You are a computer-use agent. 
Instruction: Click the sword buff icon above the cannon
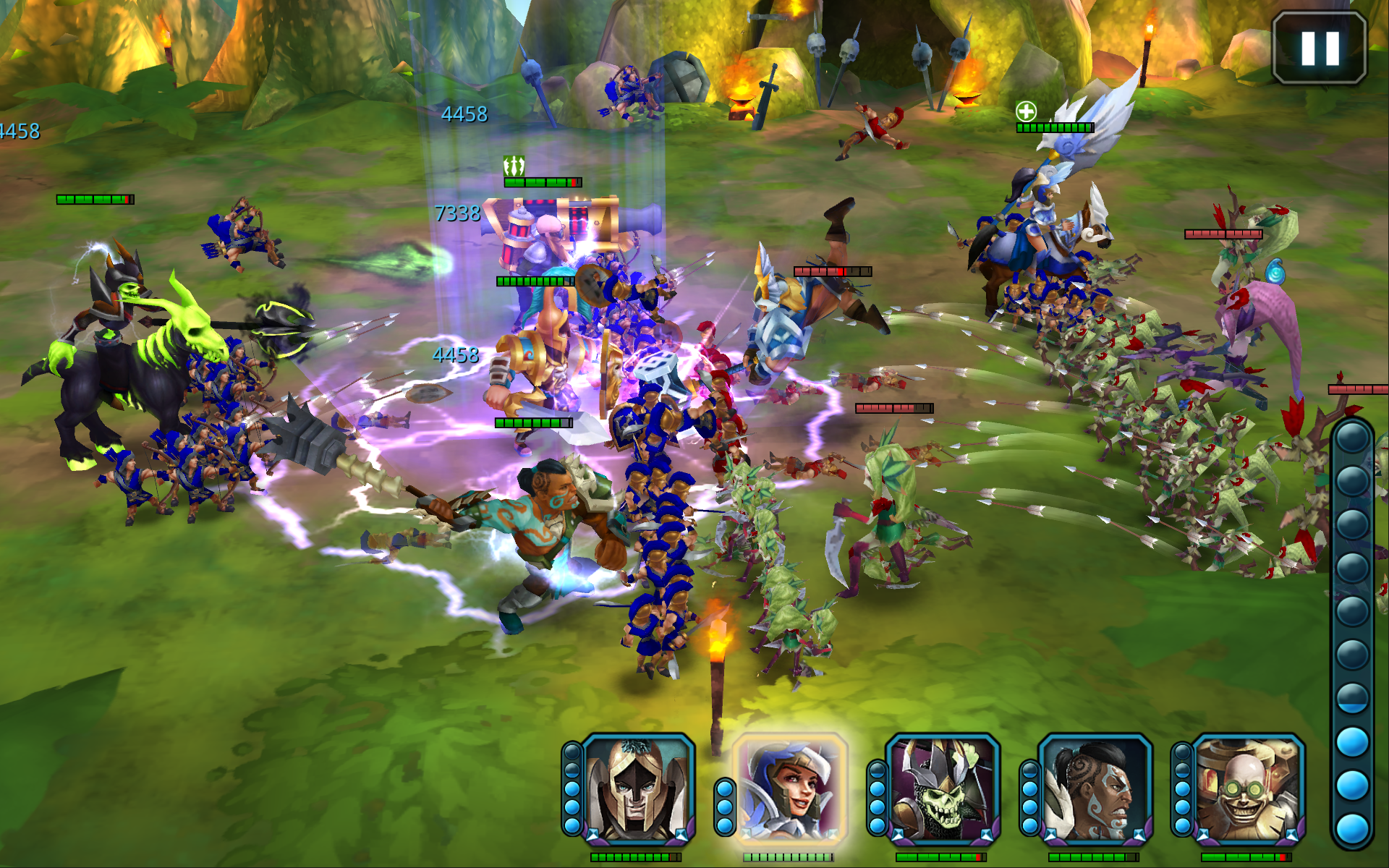[514, 166]
